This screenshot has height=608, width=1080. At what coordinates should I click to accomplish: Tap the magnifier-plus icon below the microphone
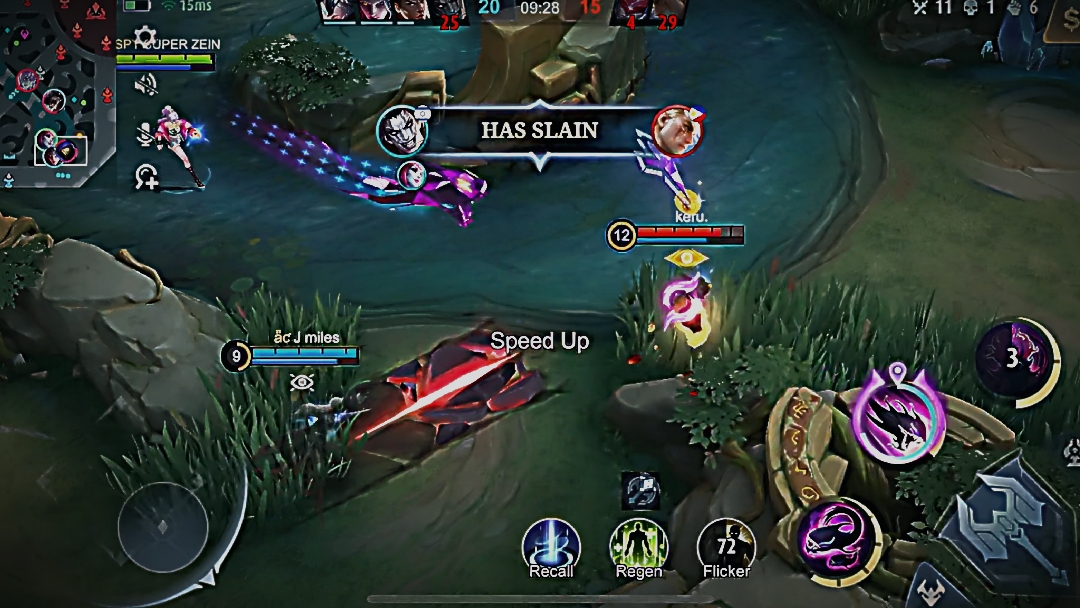(x=147, y=177)
